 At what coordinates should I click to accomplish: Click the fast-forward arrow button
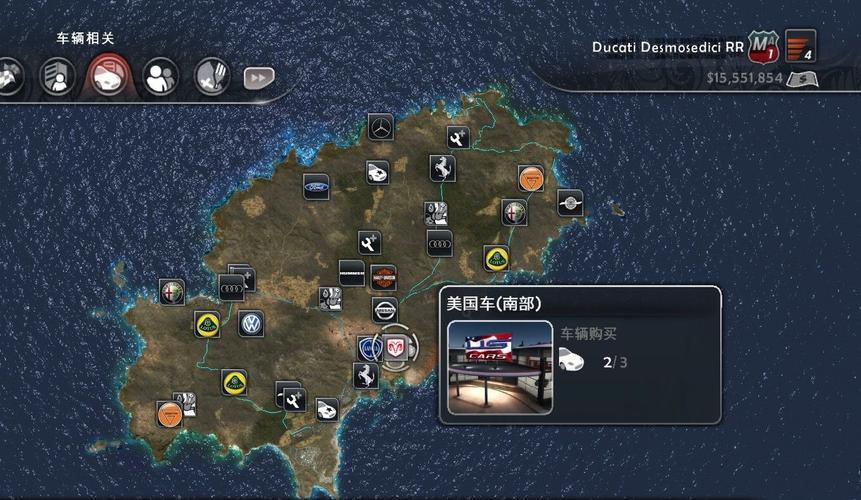coord(259,77)
